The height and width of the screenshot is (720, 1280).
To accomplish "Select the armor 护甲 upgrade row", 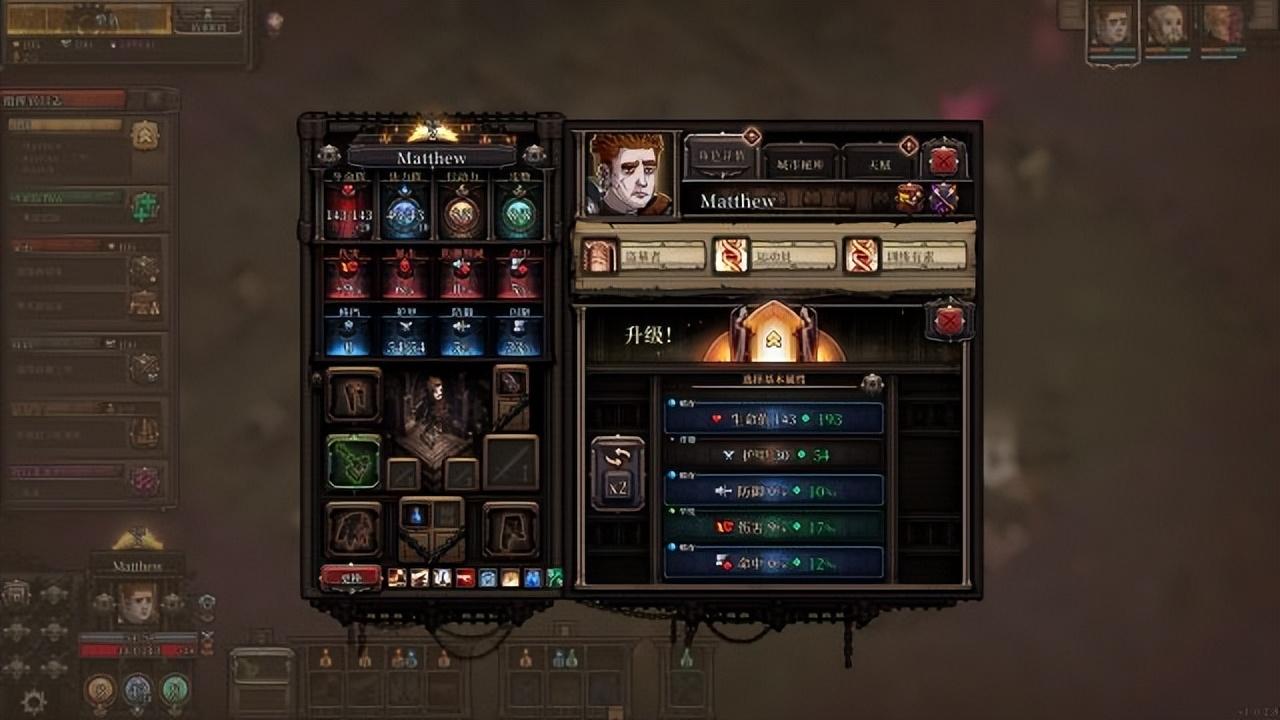I will pyautogui.click(x=774, y=454).
